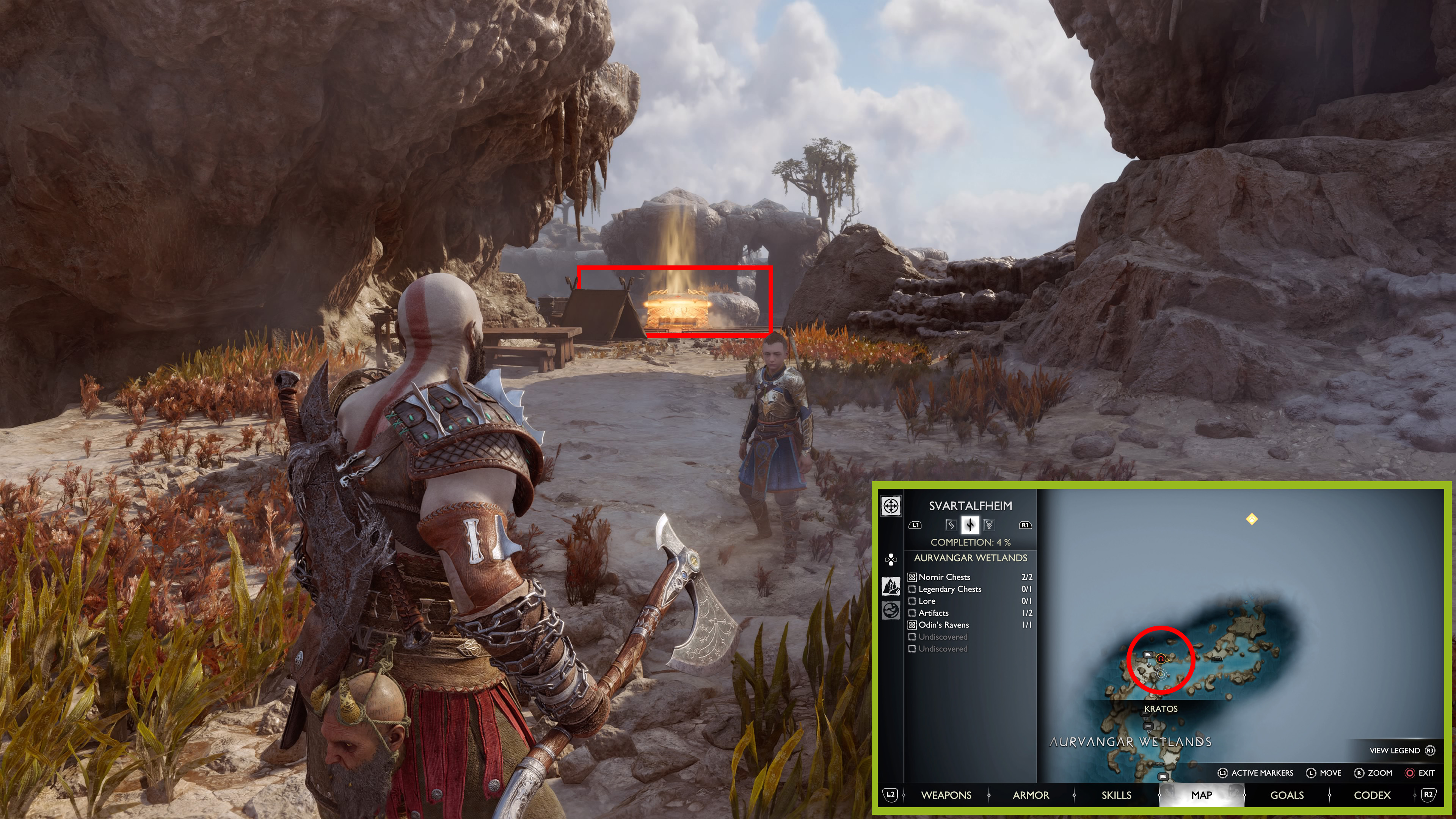Choose the Lore collectible entry
The image size is (1456, 819).
click(927, 601)
